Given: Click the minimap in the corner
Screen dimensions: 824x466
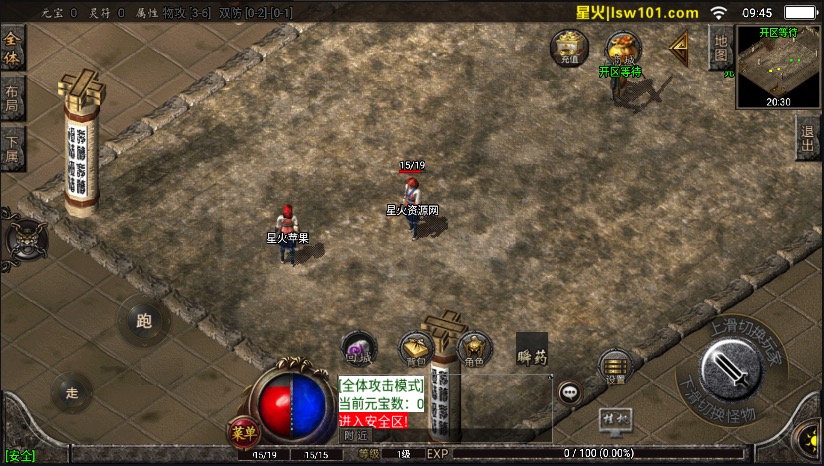Looking at the screenshot, I should 778,67.
